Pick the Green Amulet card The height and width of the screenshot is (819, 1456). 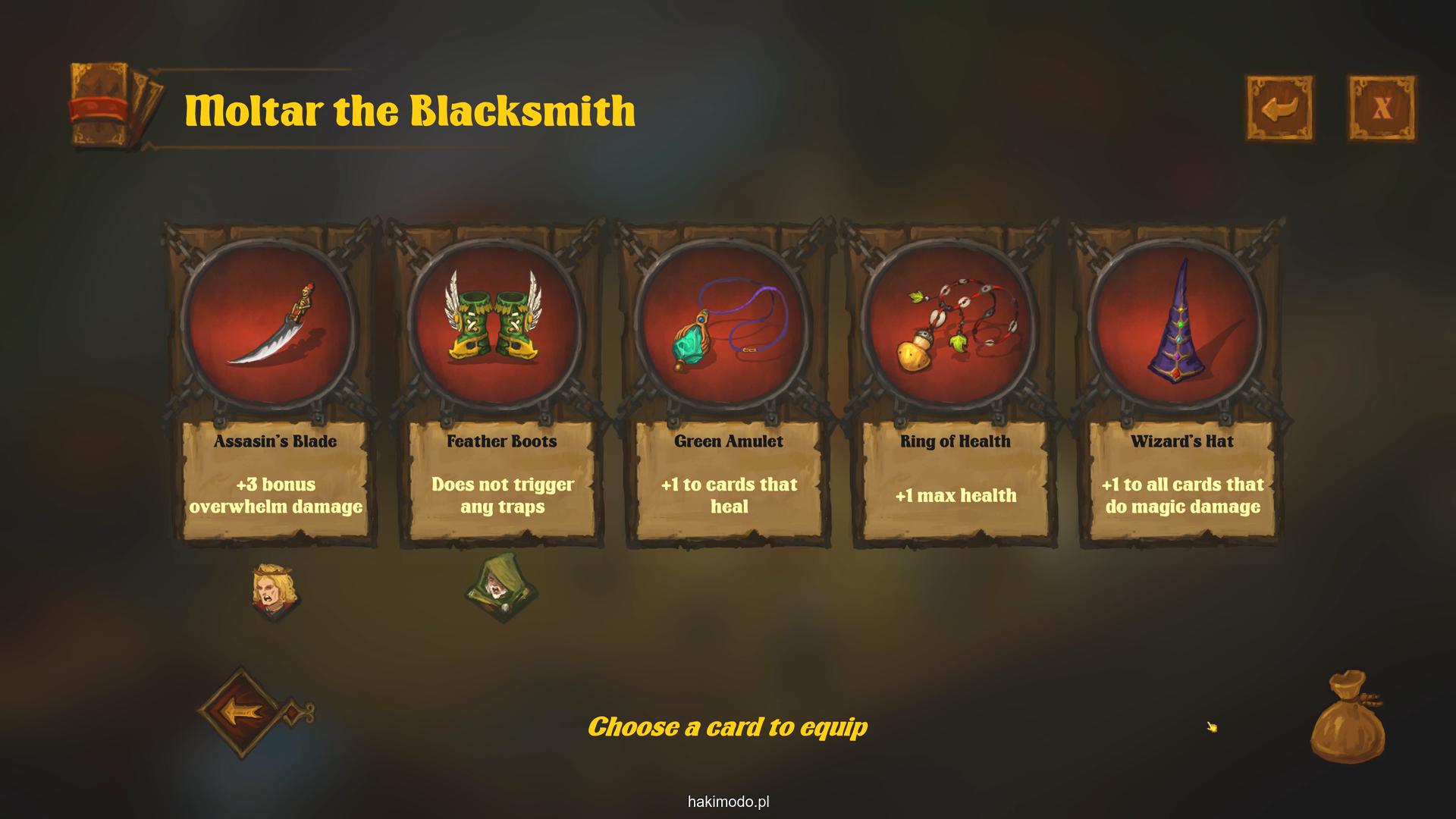click(x=728, y=383)
